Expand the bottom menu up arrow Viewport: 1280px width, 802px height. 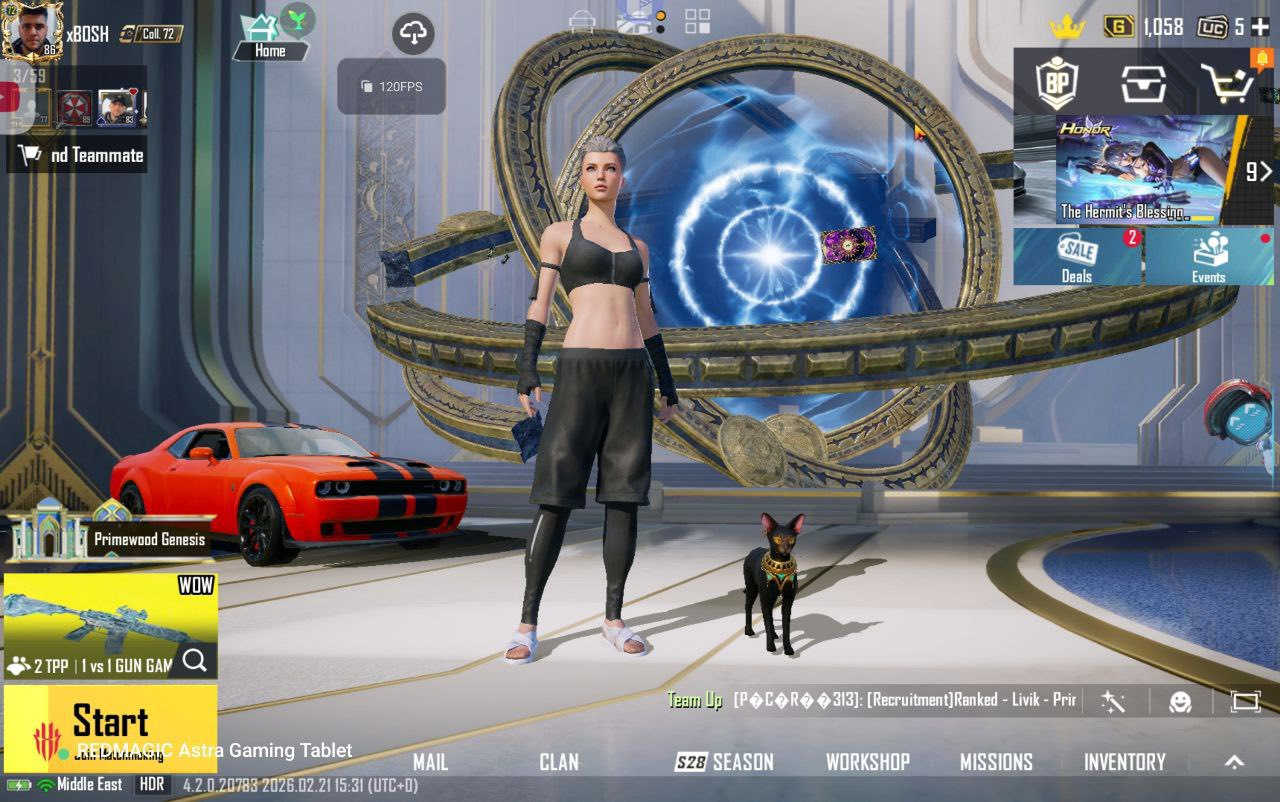click(x=1235, y=762)
